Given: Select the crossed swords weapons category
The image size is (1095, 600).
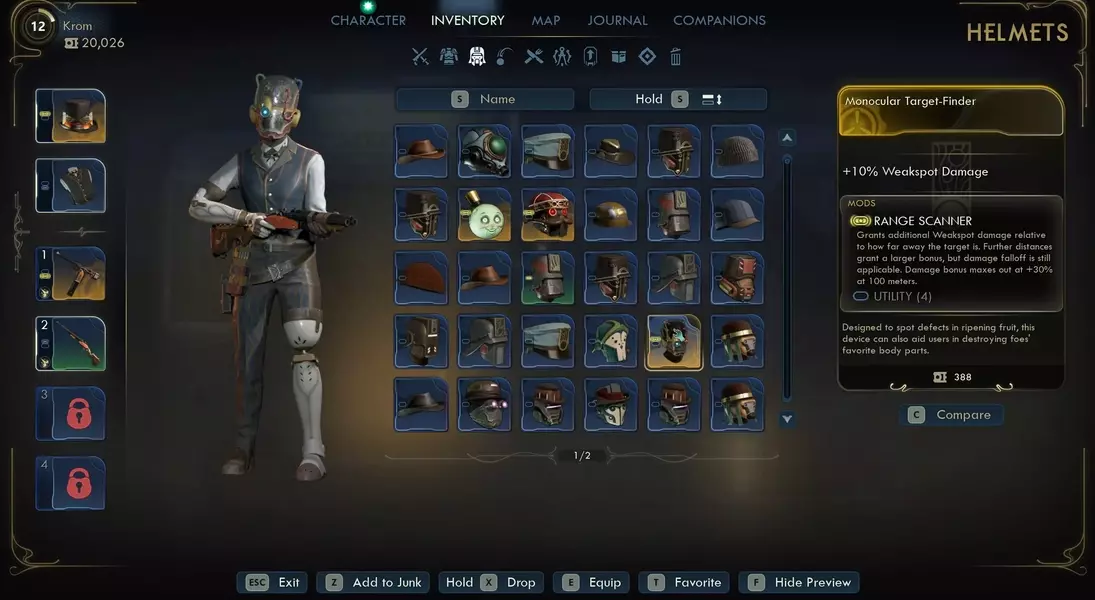Looking at the screenshot, I should pos(420,57).
